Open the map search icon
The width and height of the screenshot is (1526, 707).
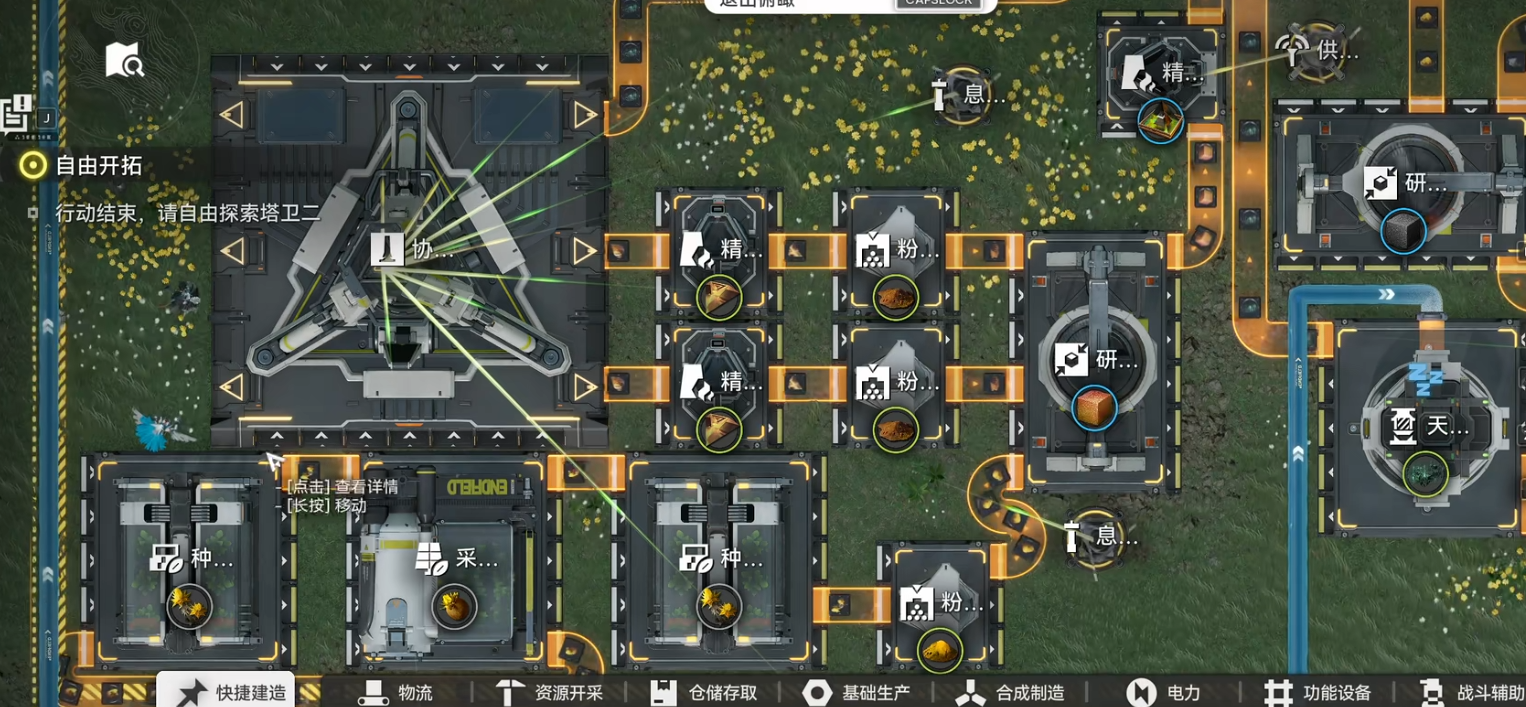[x=125, y=62]
